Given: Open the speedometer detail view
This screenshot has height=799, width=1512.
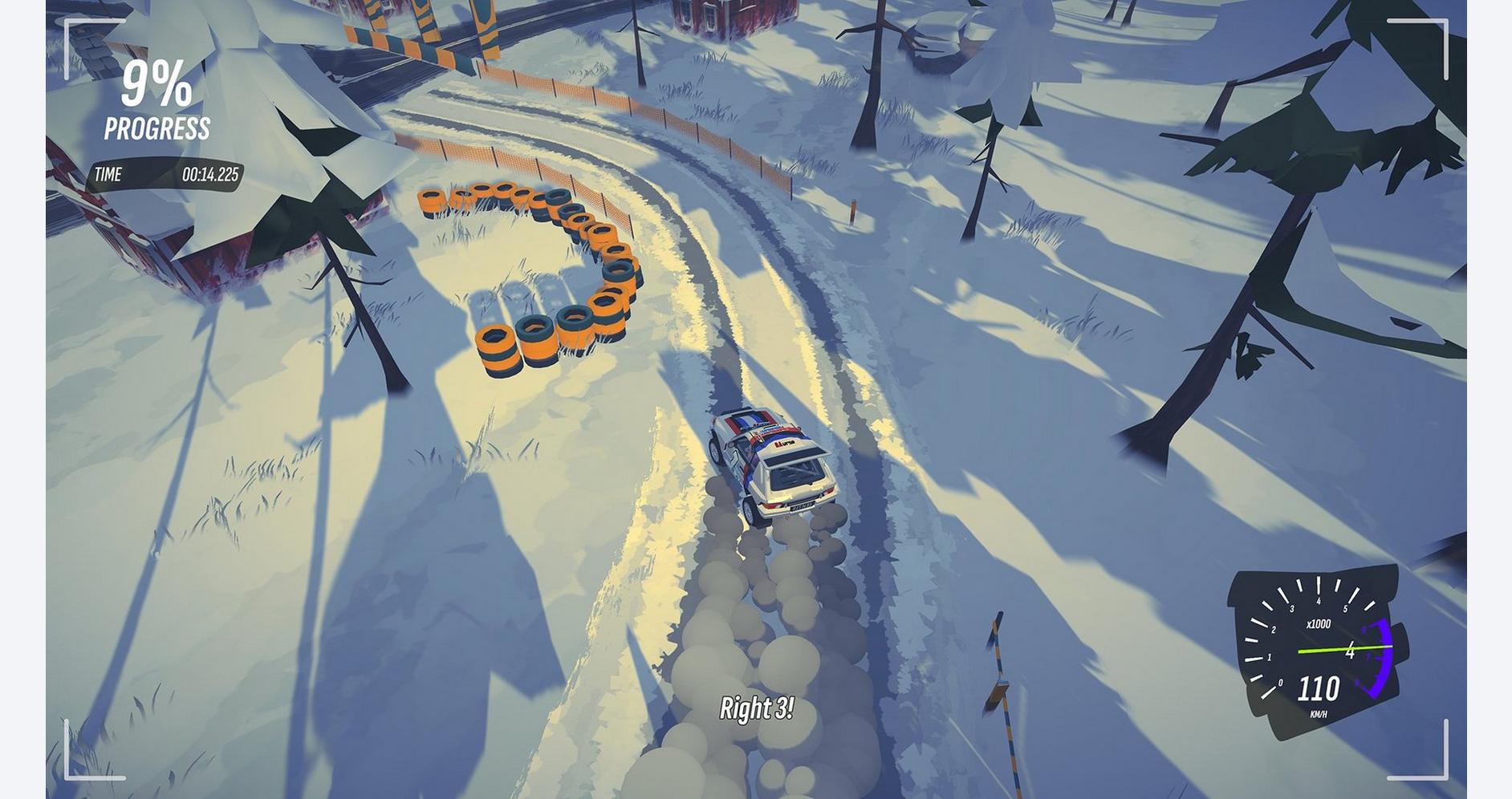Looking at the screenshot, I should point(1319,688).
